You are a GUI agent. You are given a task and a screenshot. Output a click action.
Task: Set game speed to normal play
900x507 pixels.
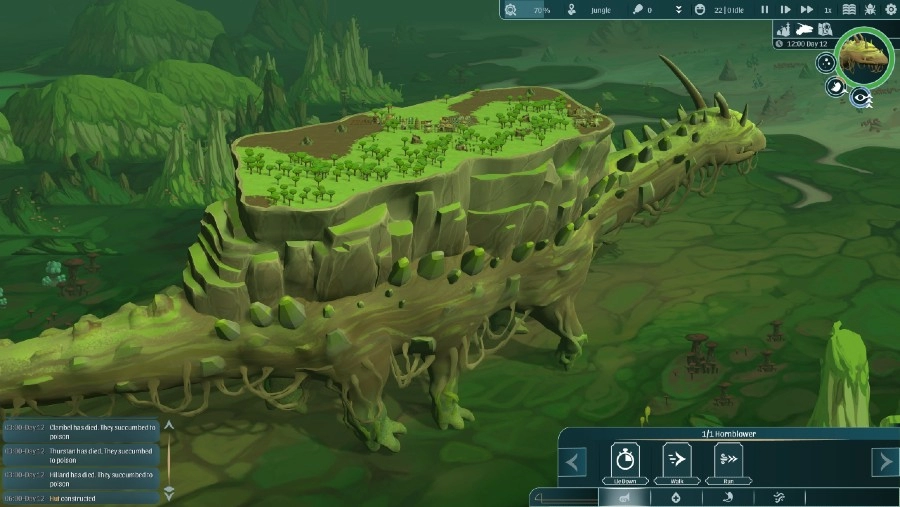783,10
